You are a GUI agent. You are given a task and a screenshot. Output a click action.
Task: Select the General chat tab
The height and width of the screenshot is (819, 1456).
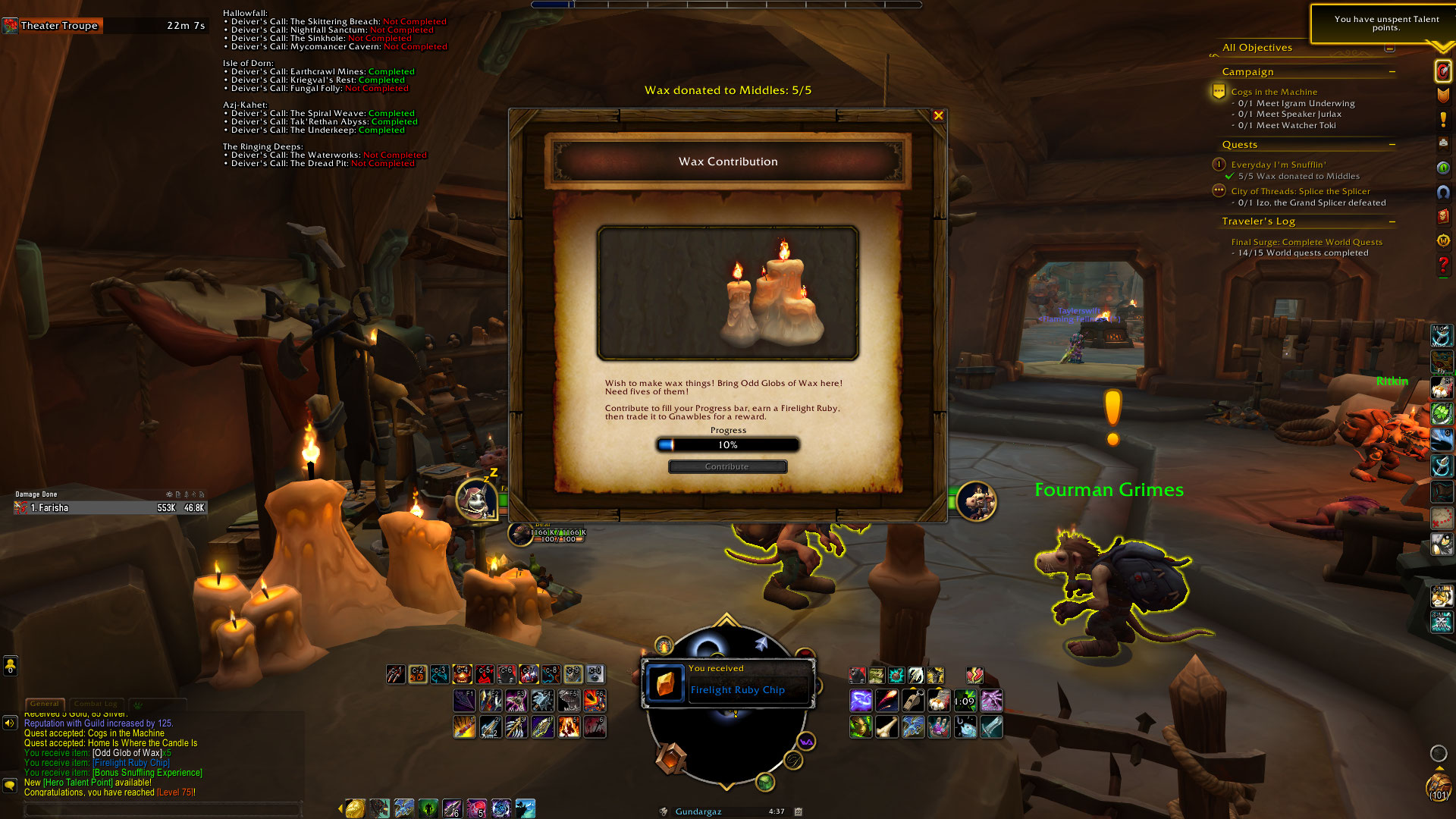tap(45, 704)
